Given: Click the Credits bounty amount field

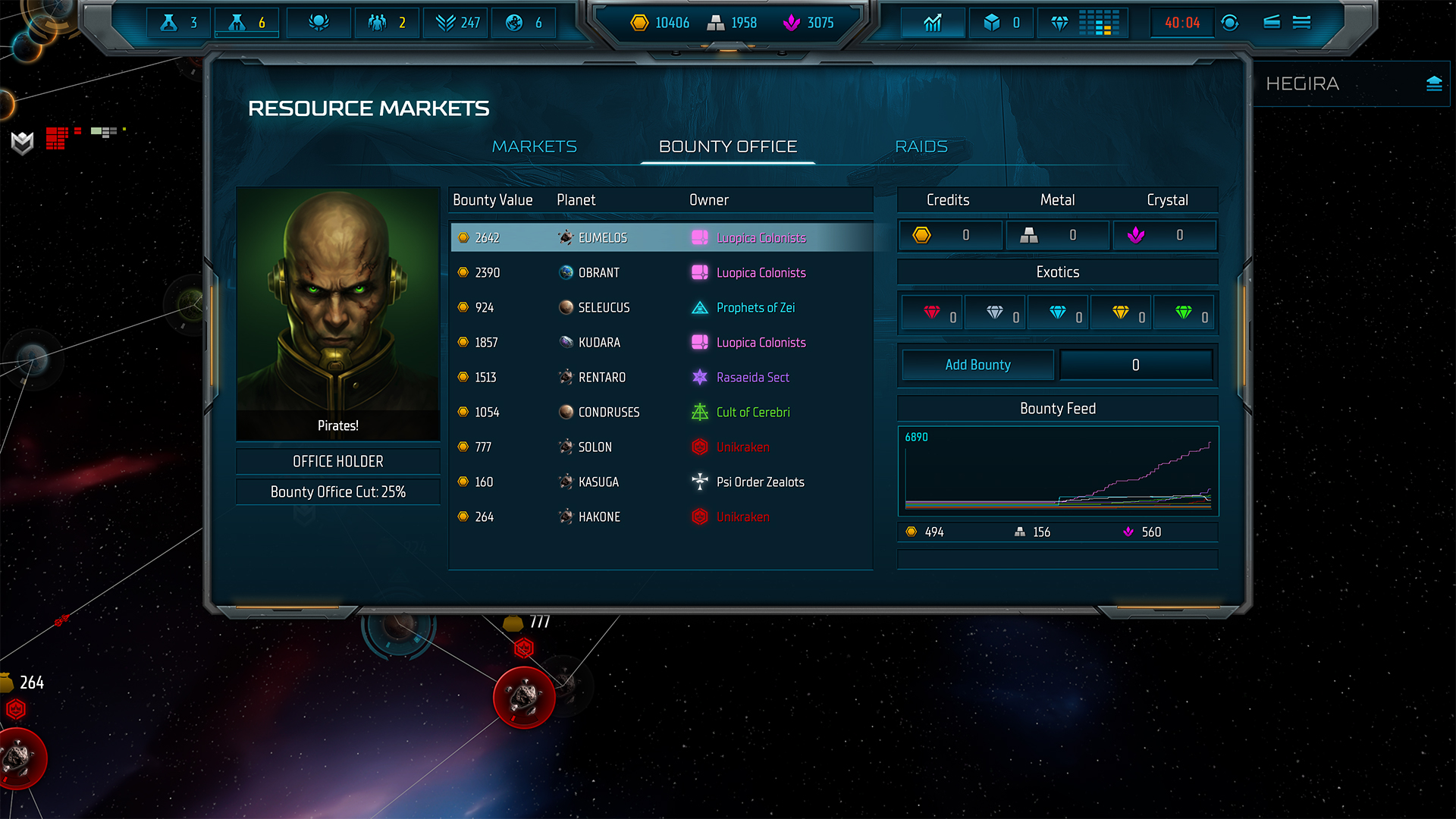Looking at the screenshot, I should (x=951, y=235).
